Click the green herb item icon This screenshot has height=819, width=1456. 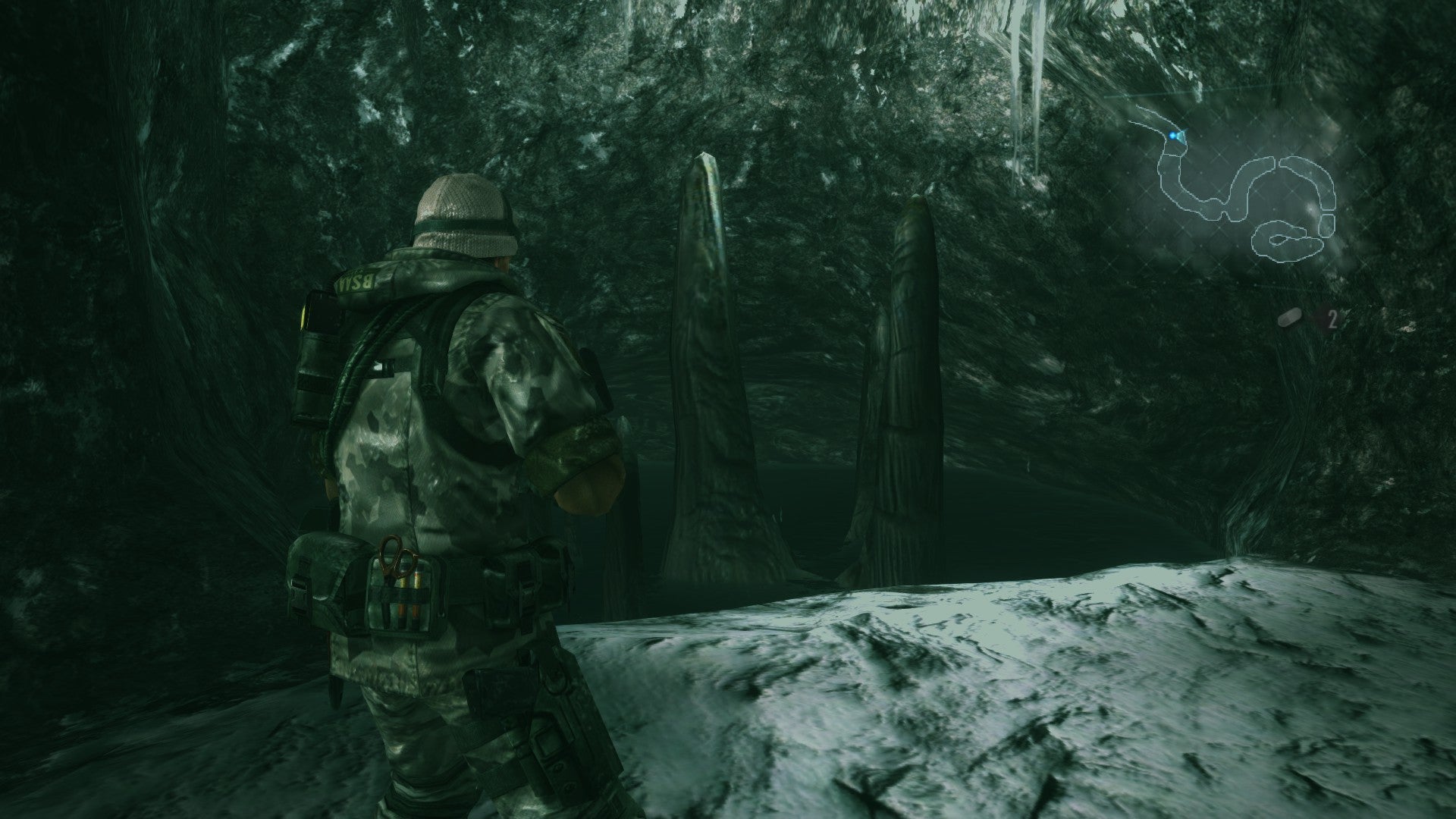point(1289,318)
